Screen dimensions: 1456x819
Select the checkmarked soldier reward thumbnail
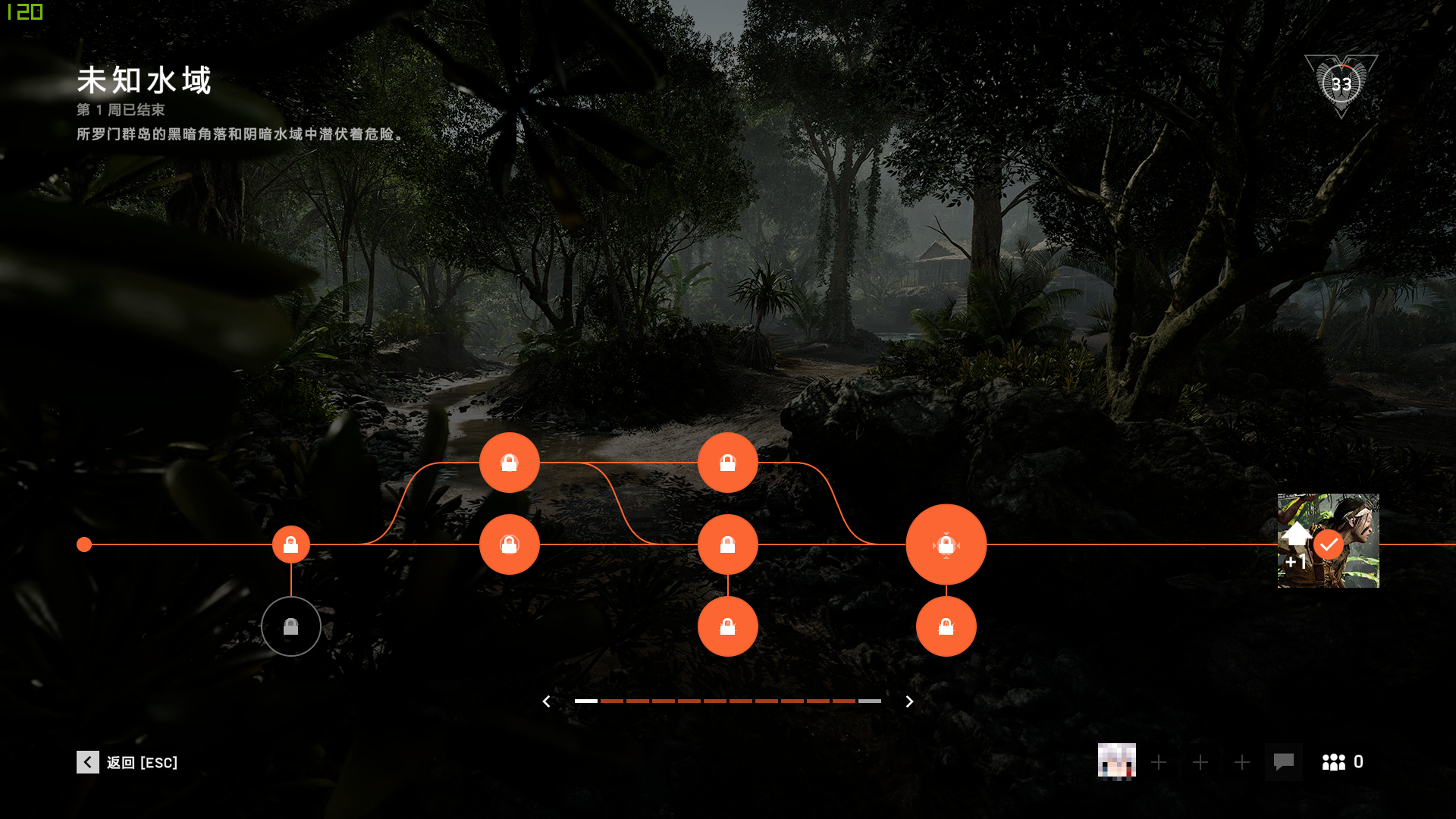[1328, 541]
